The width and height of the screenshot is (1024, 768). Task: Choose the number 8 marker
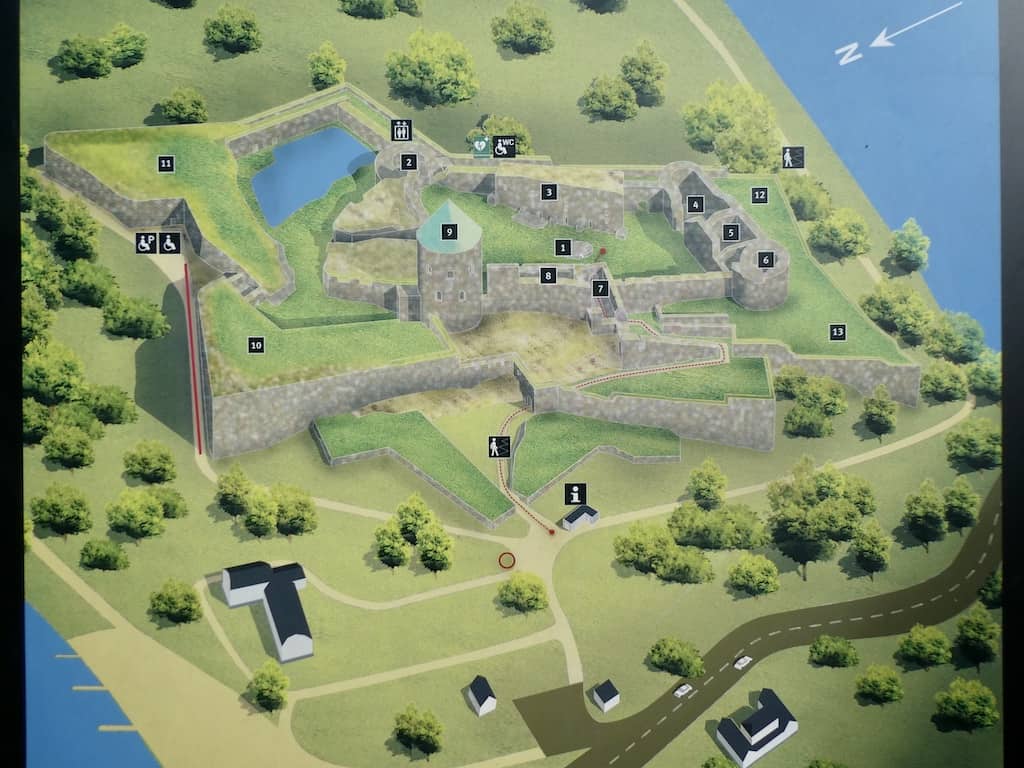pyautogui.click(x=548, y=275)
